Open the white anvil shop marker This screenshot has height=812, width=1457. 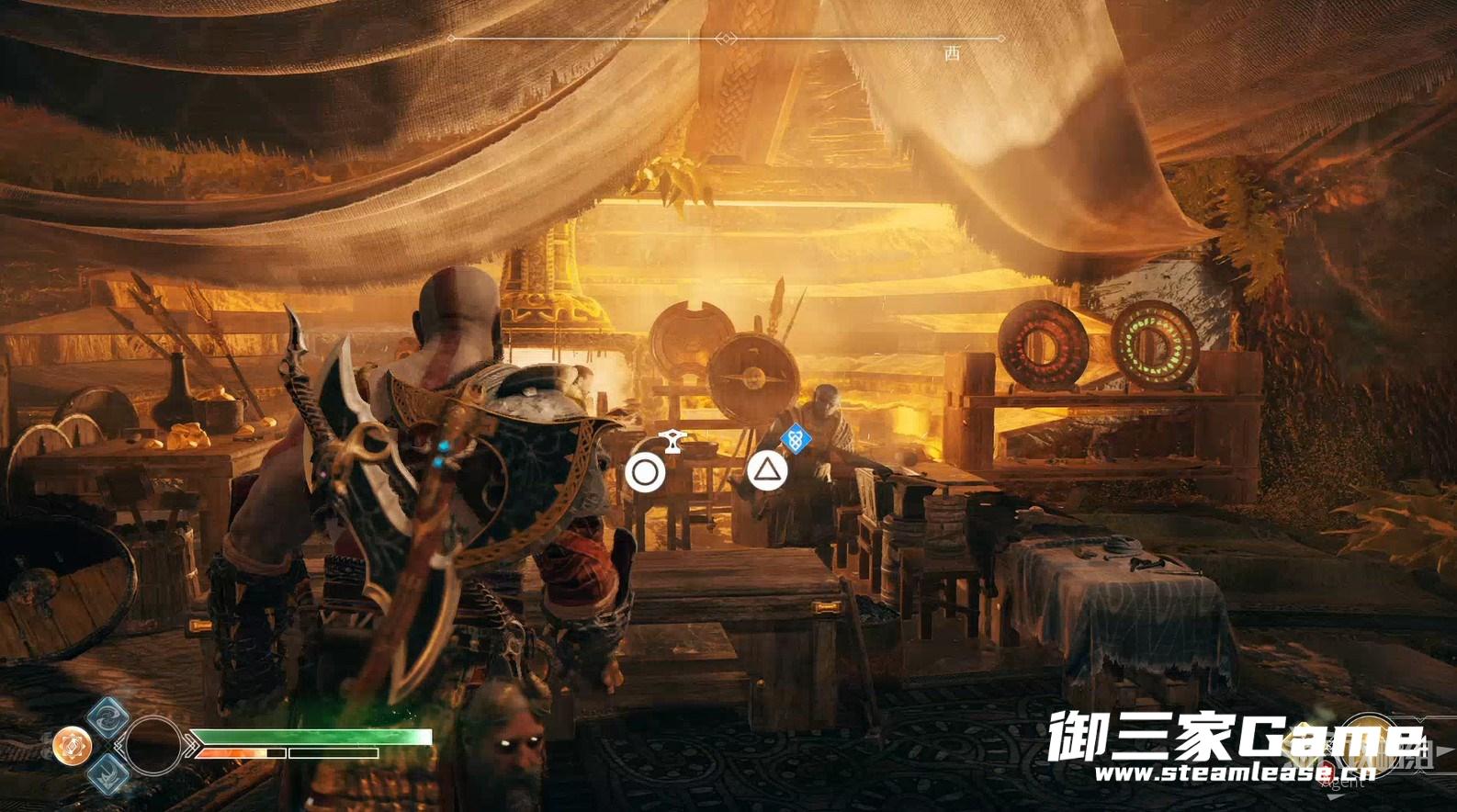(x=673, y=442)
